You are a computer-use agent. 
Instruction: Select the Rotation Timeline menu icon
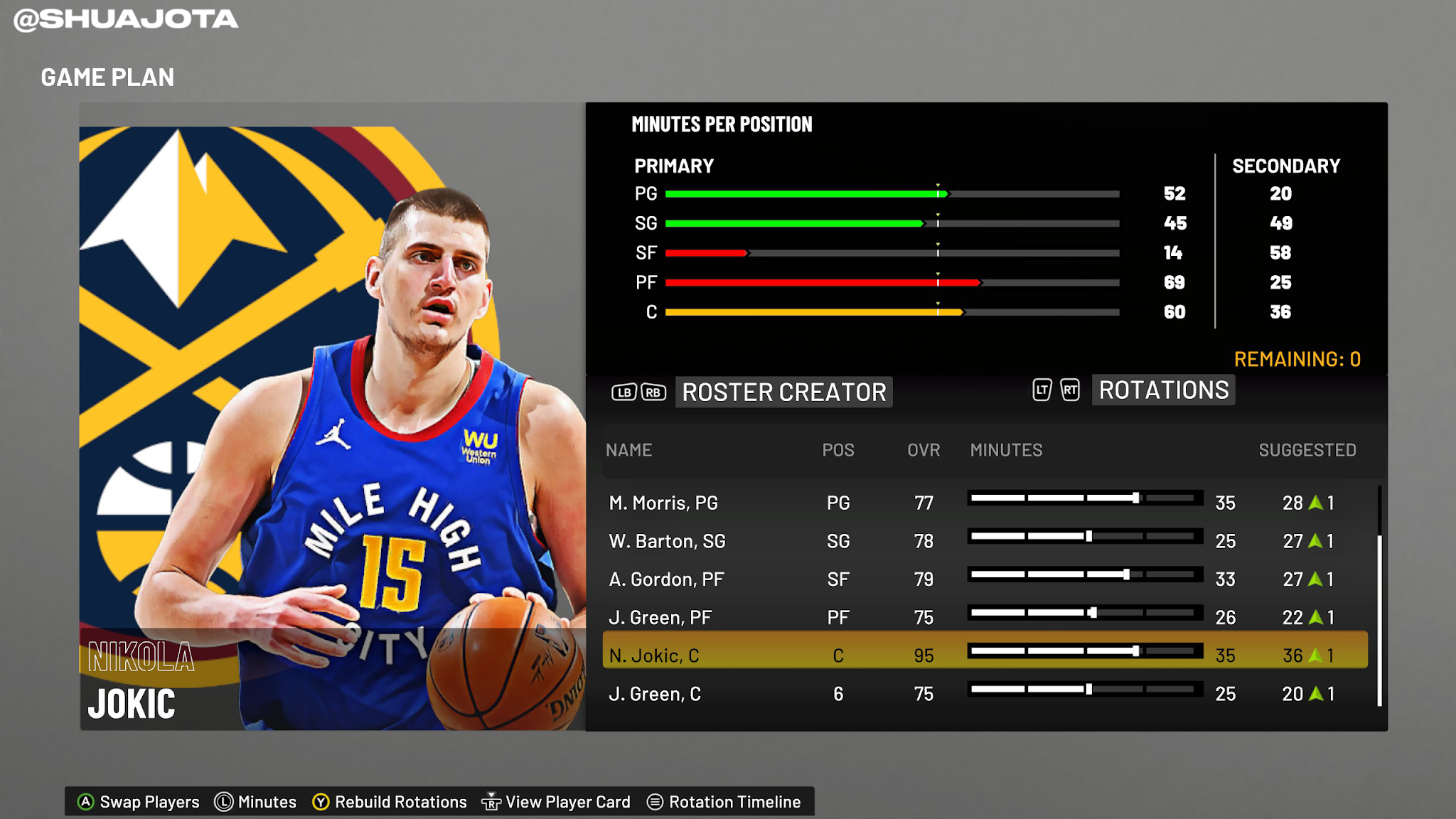(x=655, y=801)
